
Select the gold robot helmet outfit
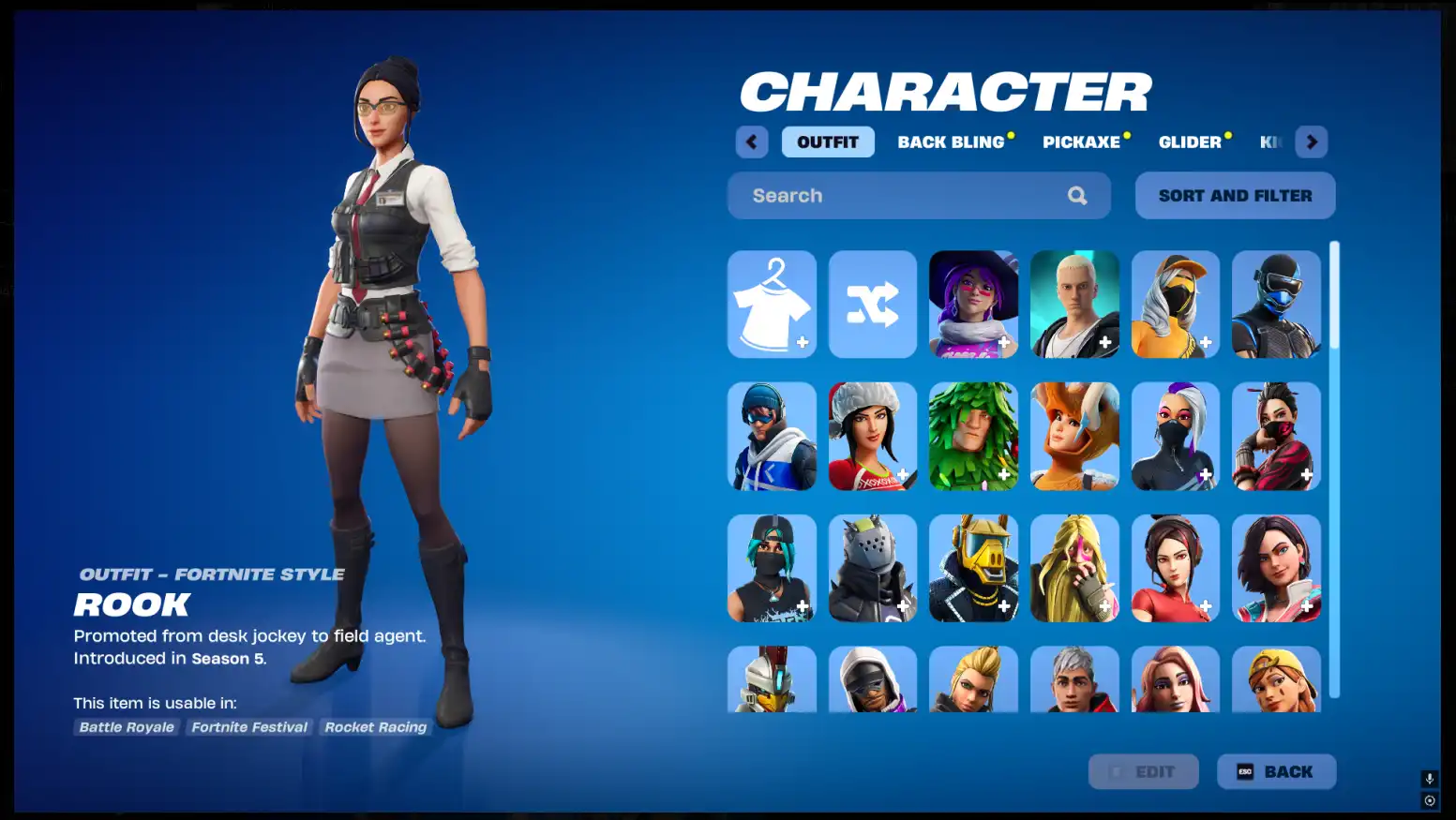pos(973,568)
